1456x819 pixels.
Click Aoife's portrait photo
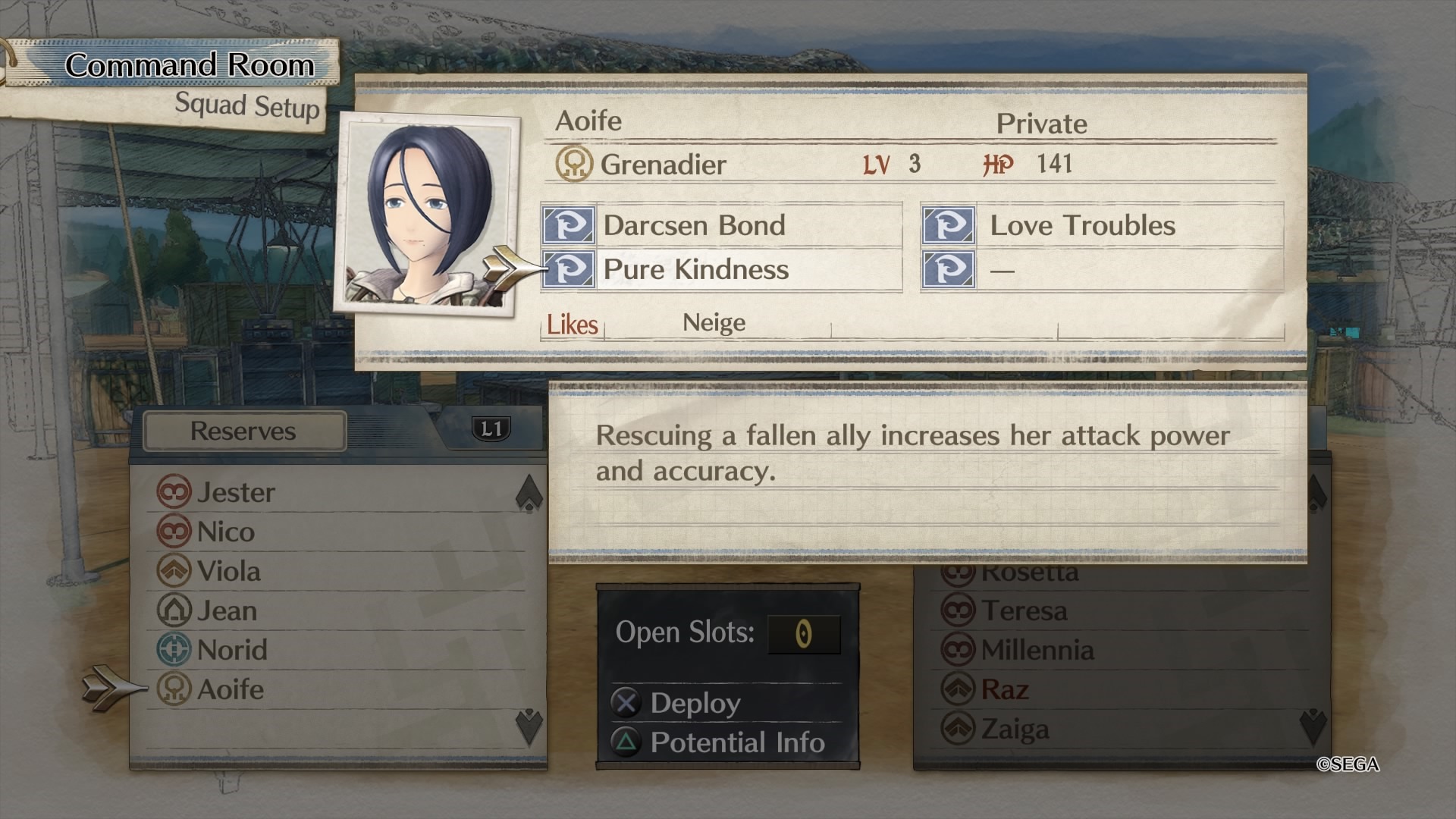(427, 212)
